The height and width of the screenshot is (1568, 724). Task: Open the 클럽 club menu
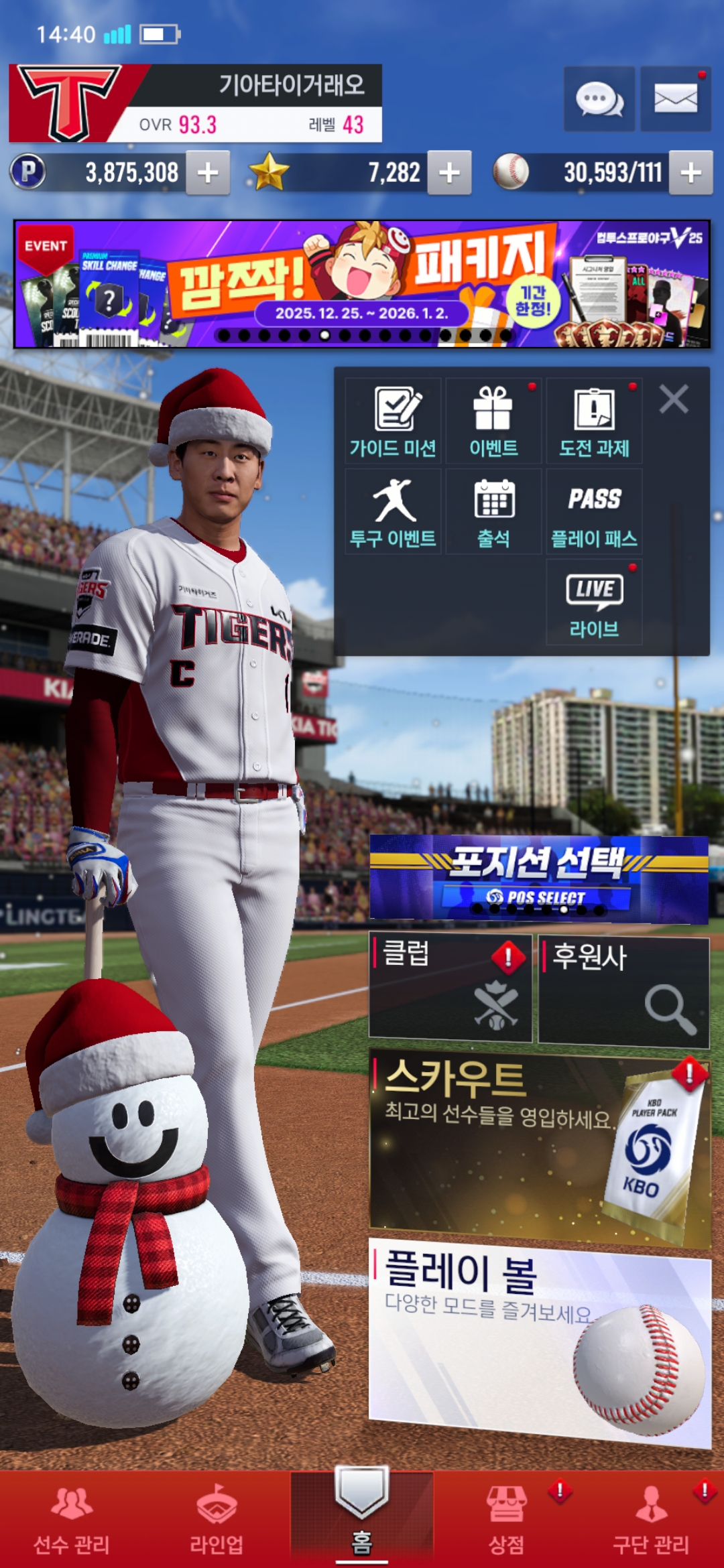(450, 988)
